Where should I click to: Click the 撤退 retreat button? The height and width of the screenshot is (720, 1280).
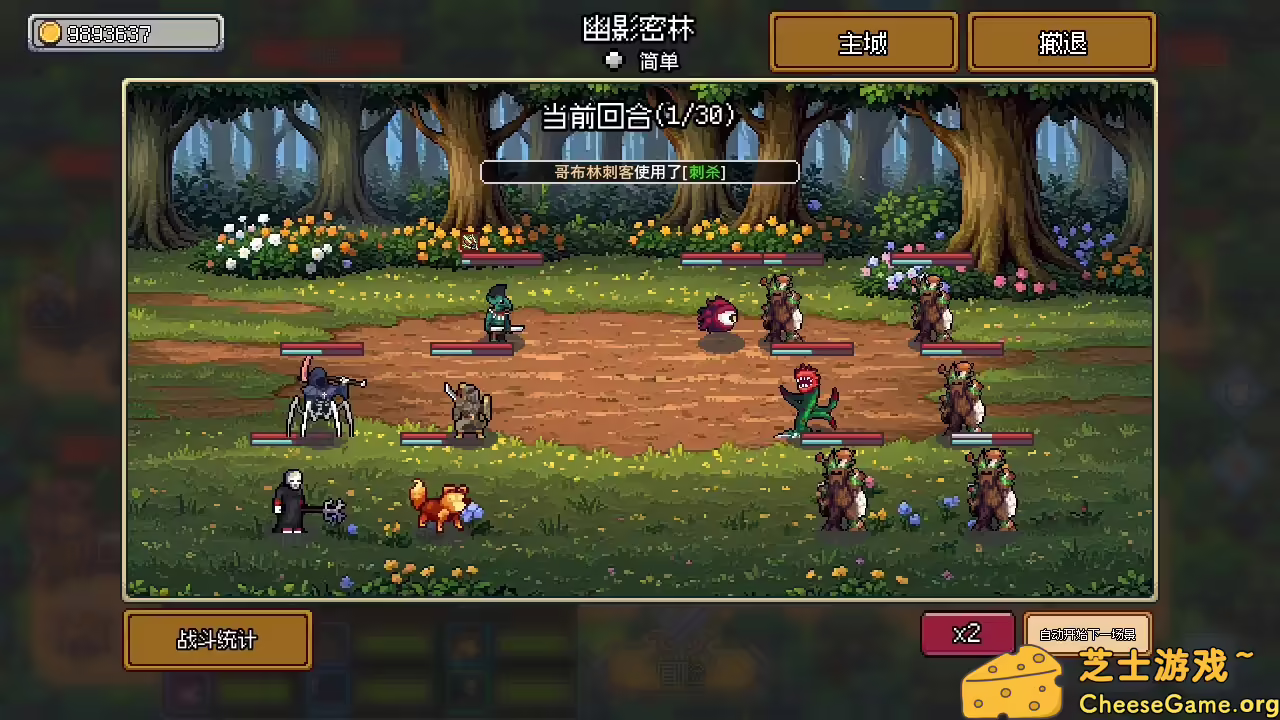(x=1061, y=42)
